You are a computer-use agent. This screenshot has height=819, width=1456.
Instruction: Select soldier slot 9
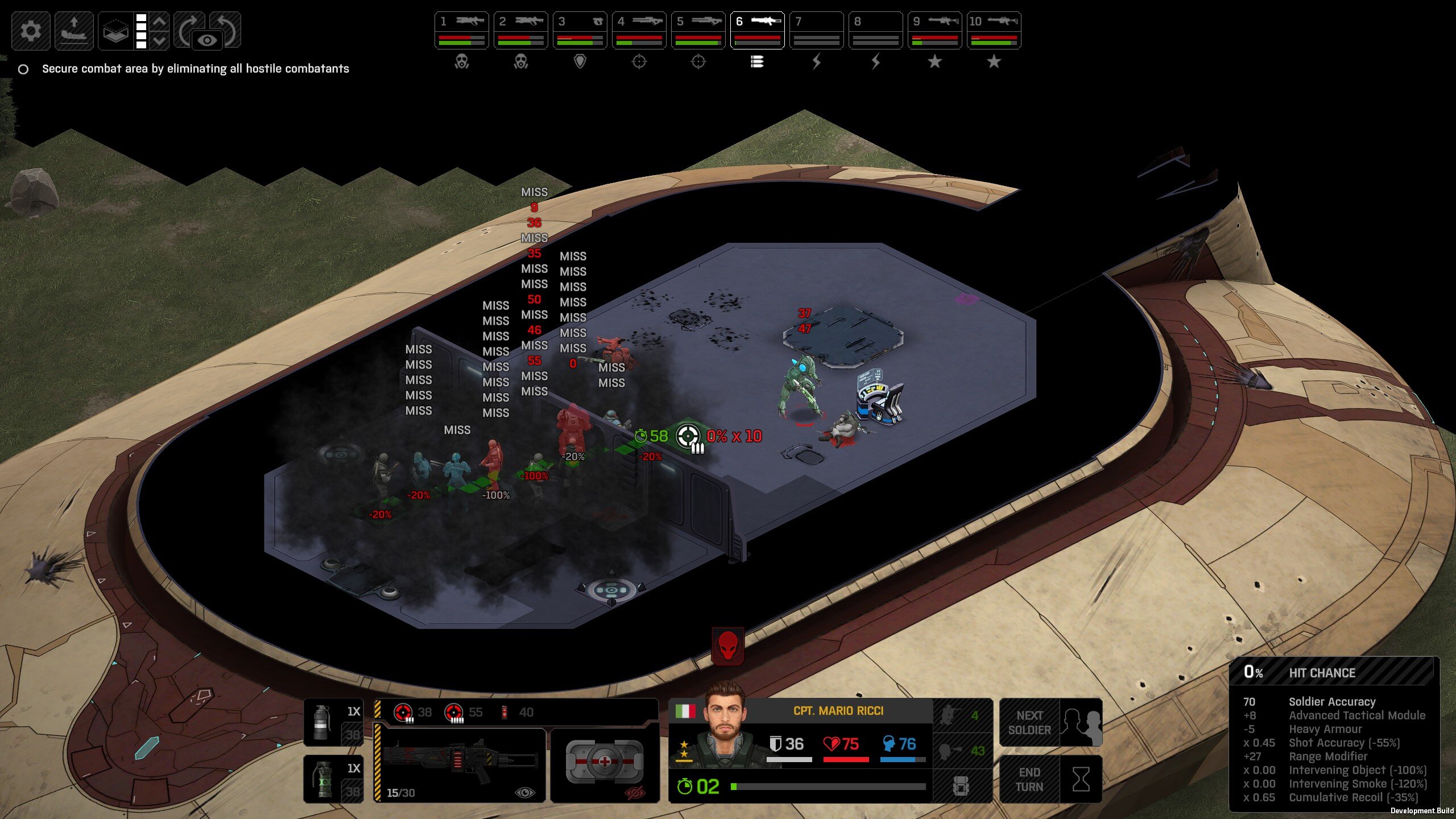tap(934, 30)
